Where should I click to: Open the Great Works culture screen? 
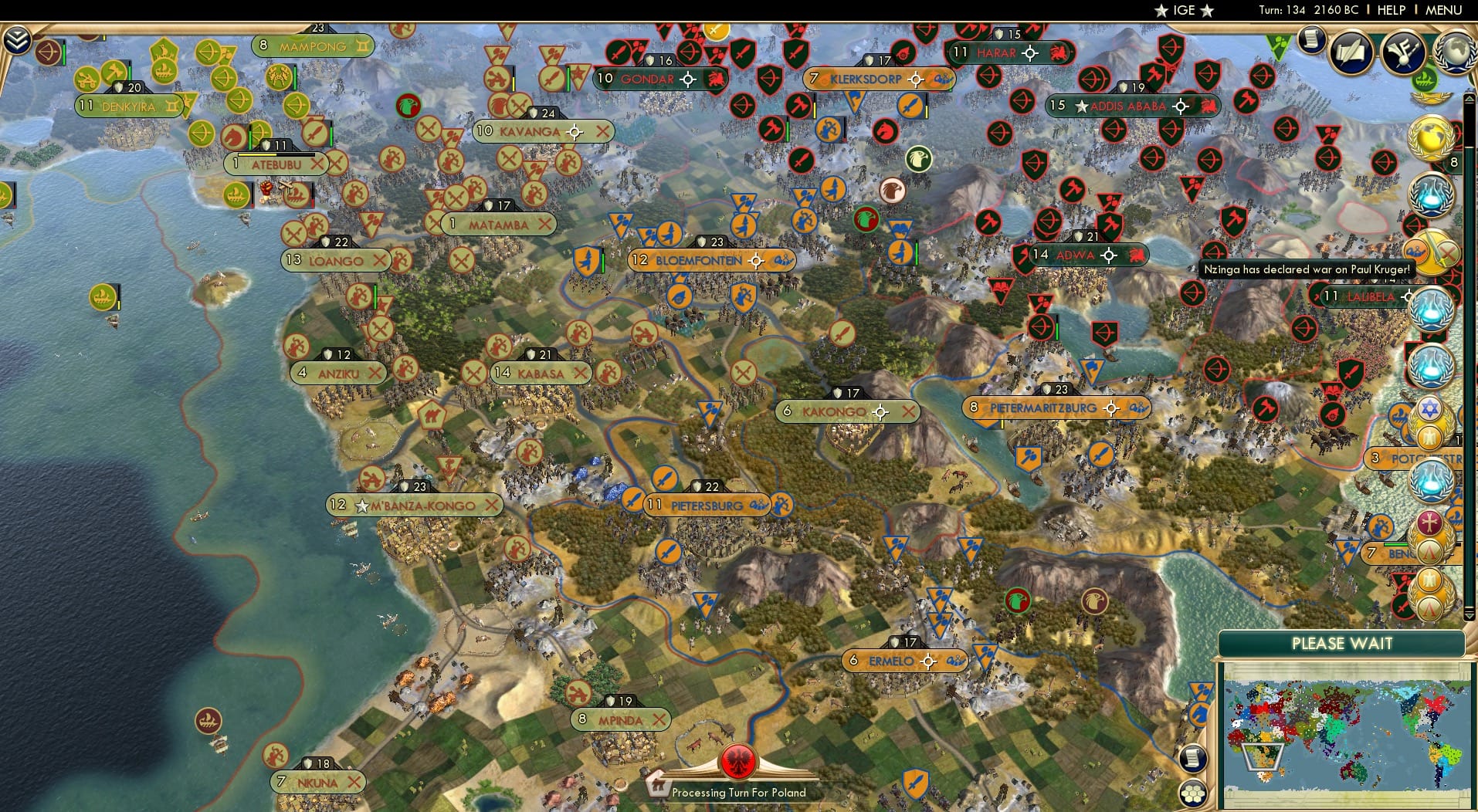[1403, 52]
